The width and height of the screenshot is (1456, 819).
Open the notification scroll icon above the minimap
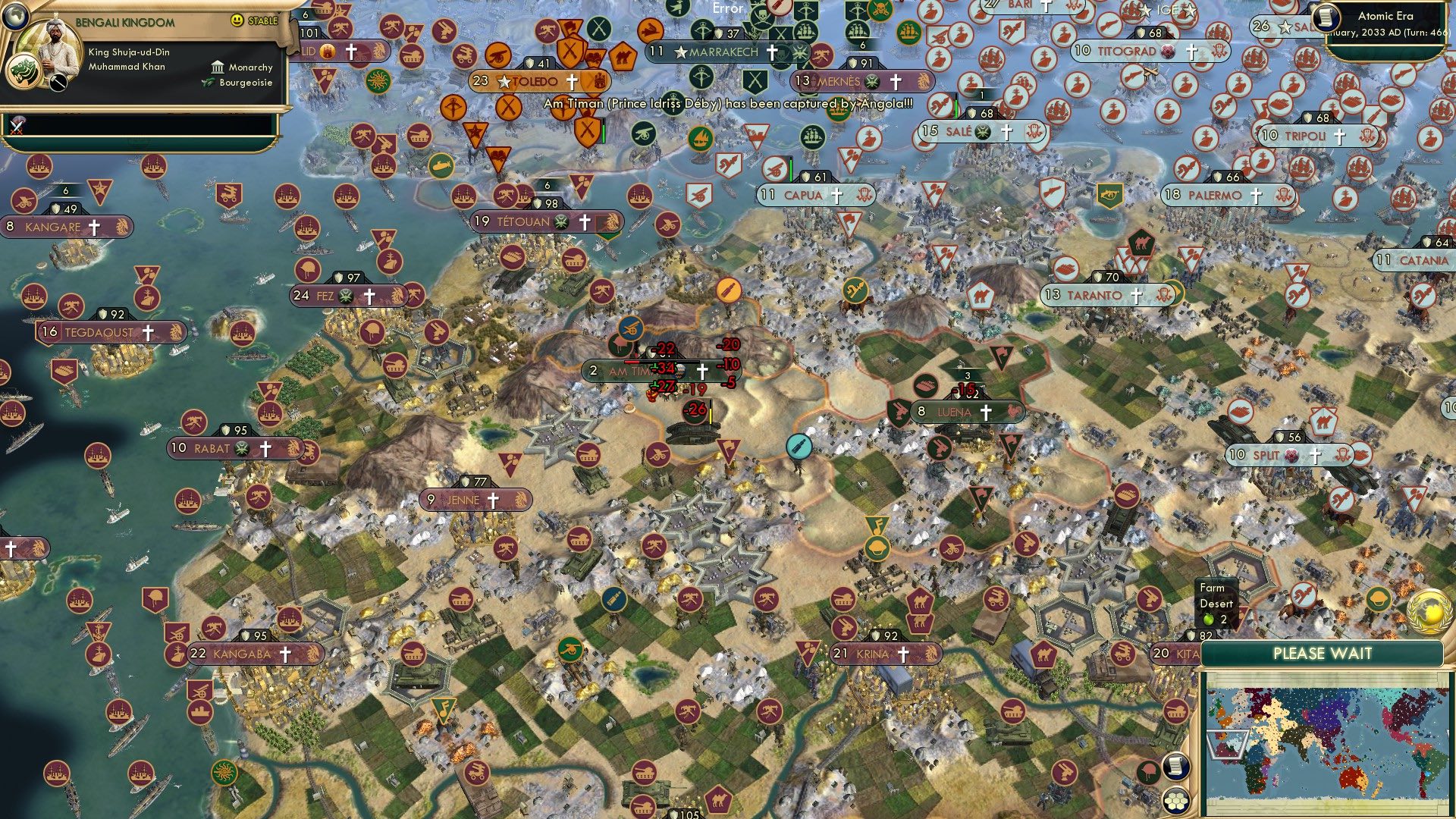[1175, 767]
